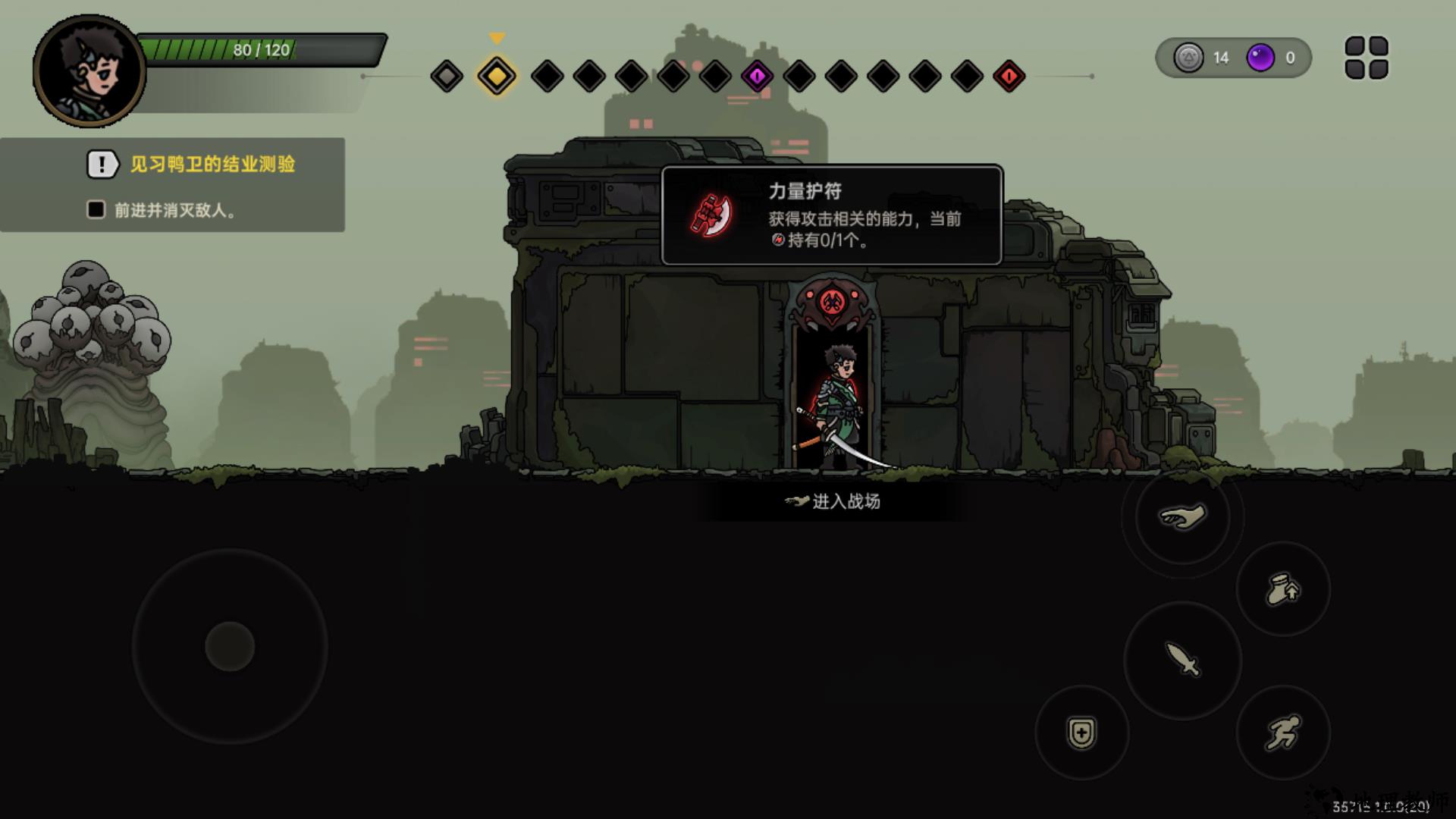
Task: Select the gray completed first stage node
Action: pos(447,76)
